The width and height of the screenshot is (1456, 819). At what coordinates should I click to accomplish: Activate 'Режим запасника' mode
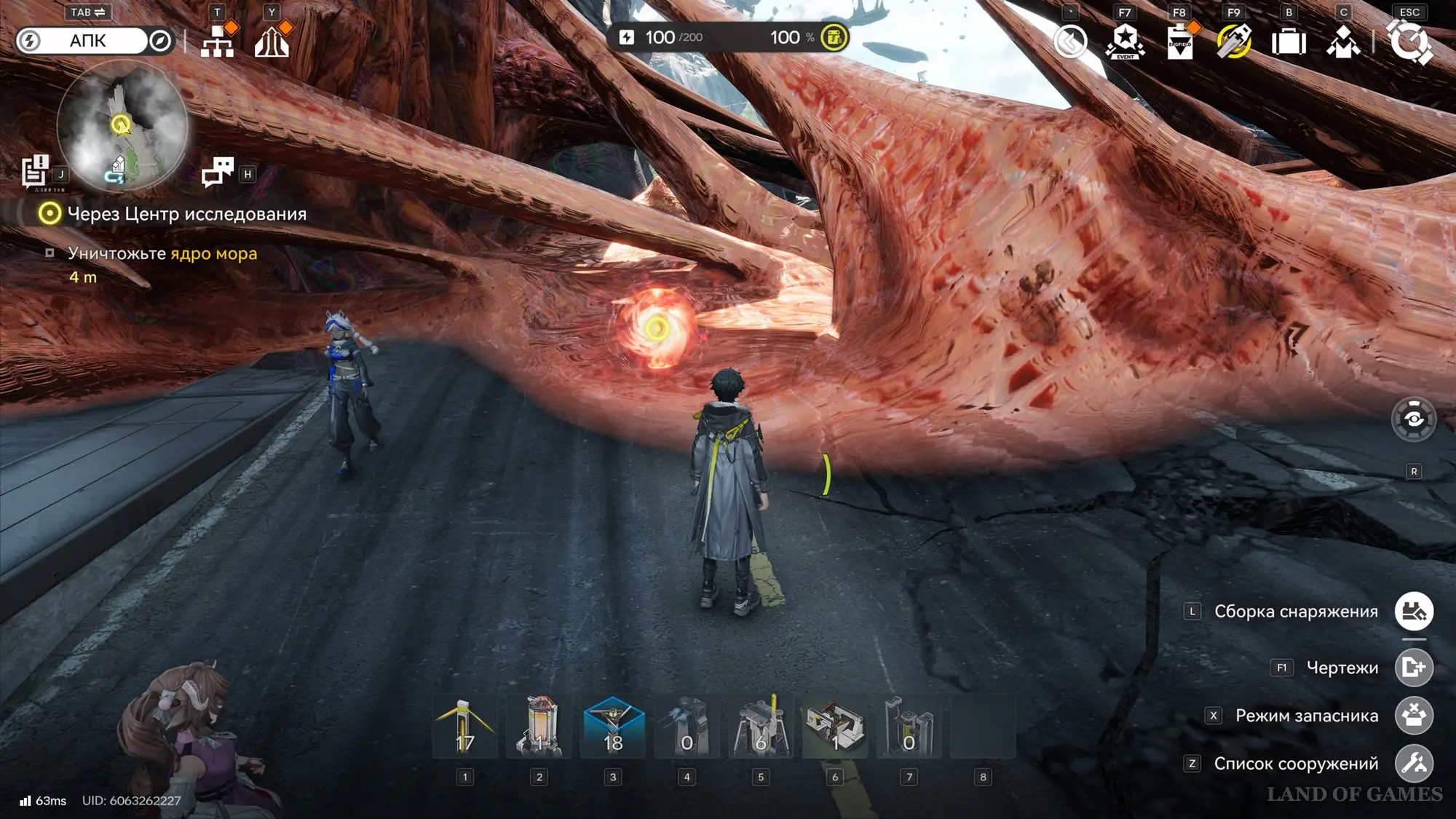[1414, 716]
